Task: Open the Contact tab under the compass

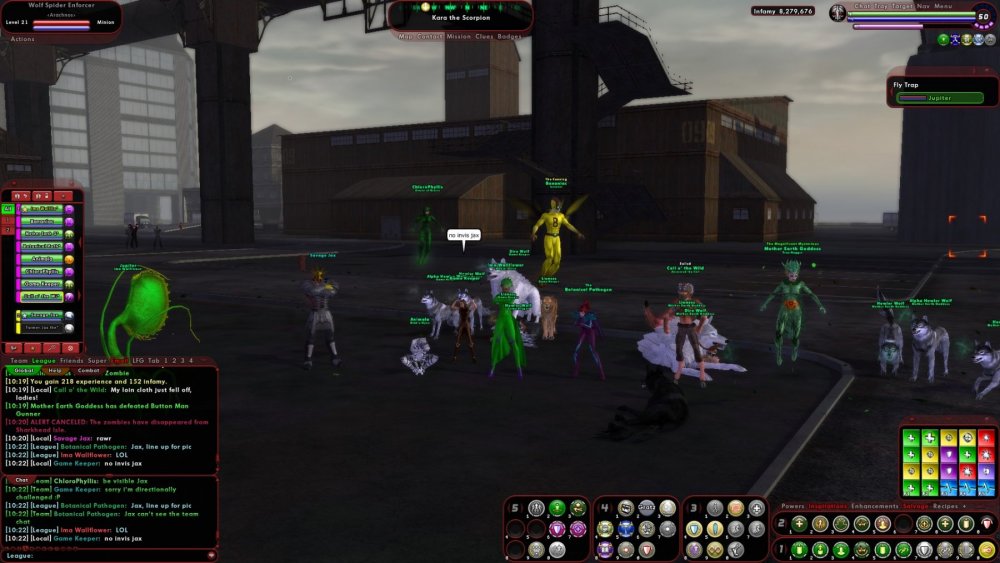Action: click(x=430, y=36)
